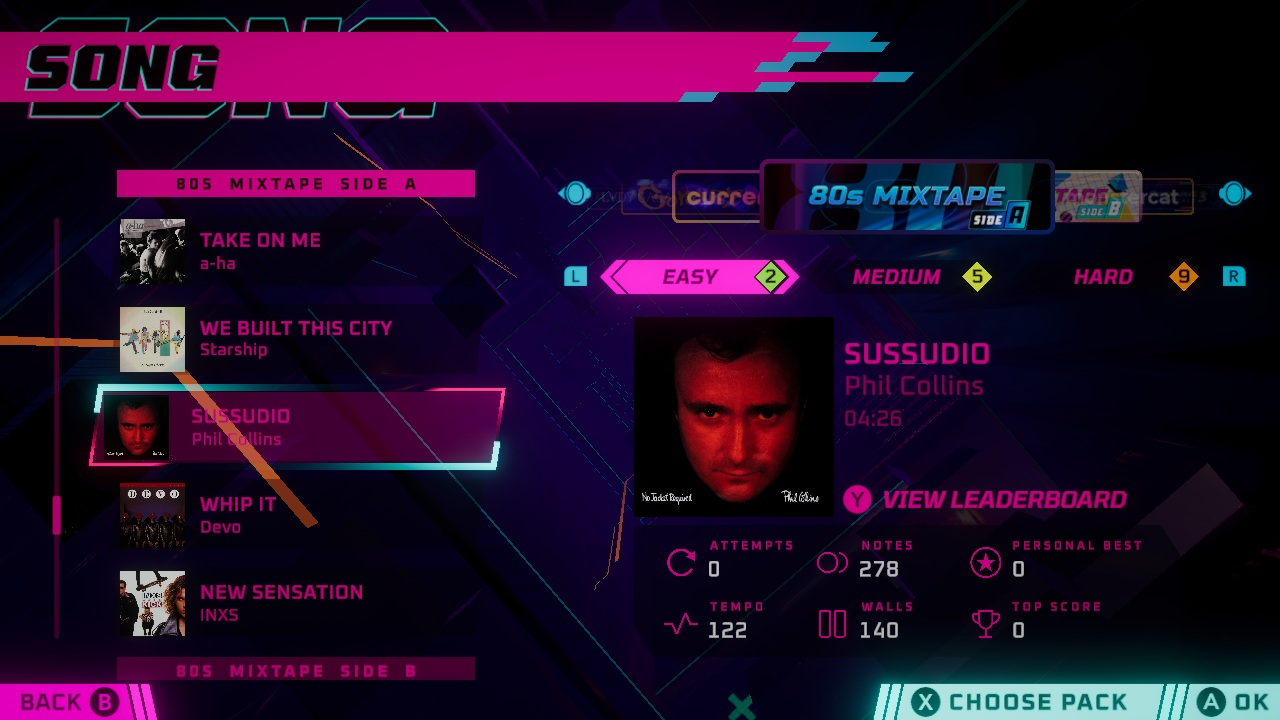Select the EASY difficulty
Image resolution: width=1280 pixels, height=720 pixels.
(x=691, y=277)
